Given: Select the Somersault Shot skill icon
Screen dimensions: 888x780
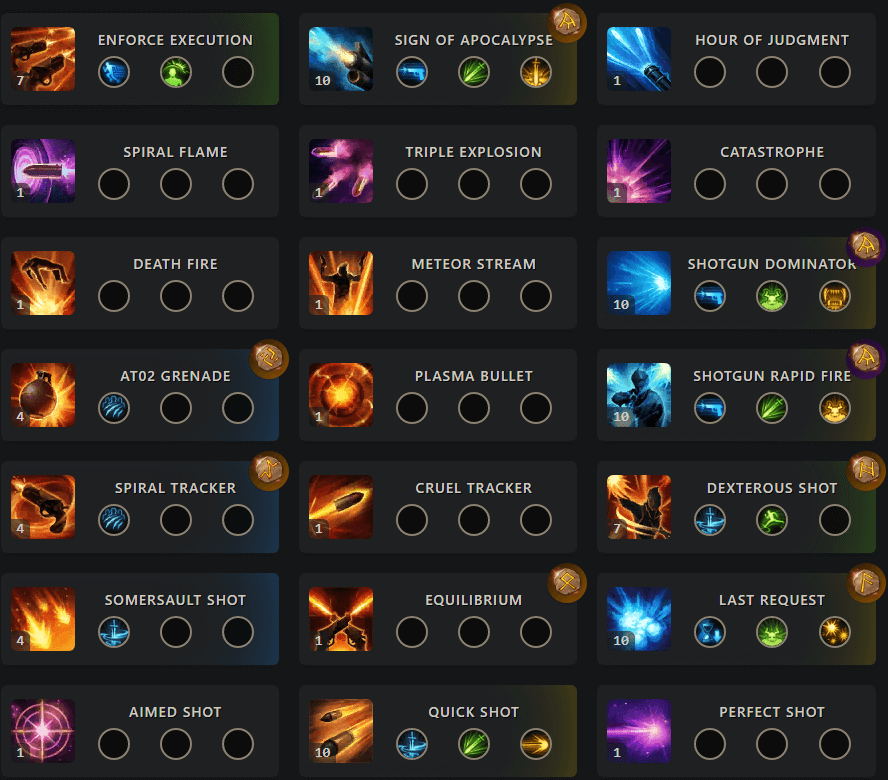Looking at the screenshot, I should pos(43,619).
